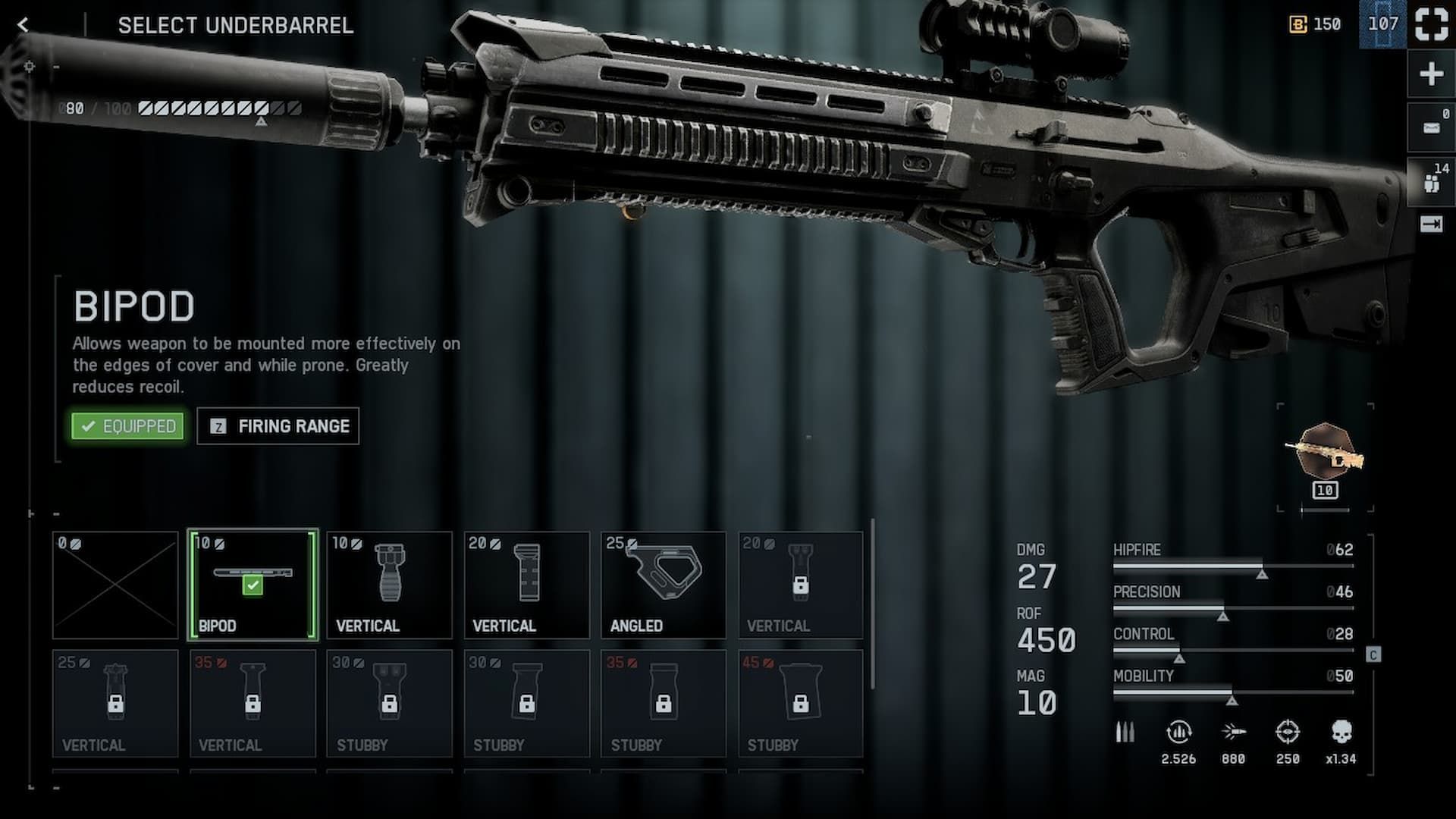This screenshot has width=1456, height=819.
Task: Pick the unlocked 20-point Vertical grip
Action: click(526, 585)
